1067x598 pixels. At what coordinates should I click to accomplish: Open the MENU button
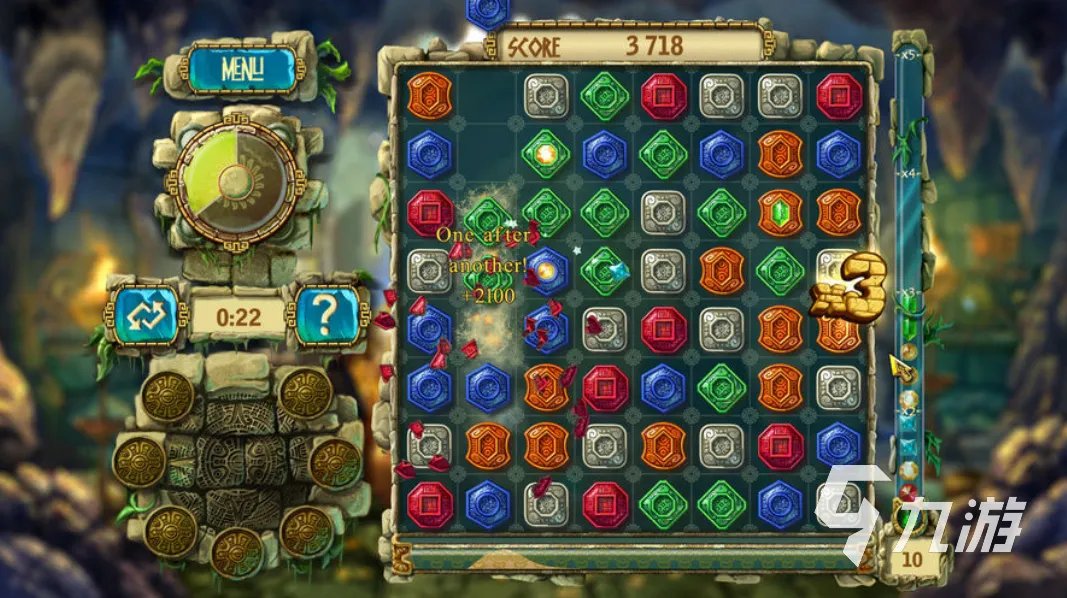coord(240,70)
